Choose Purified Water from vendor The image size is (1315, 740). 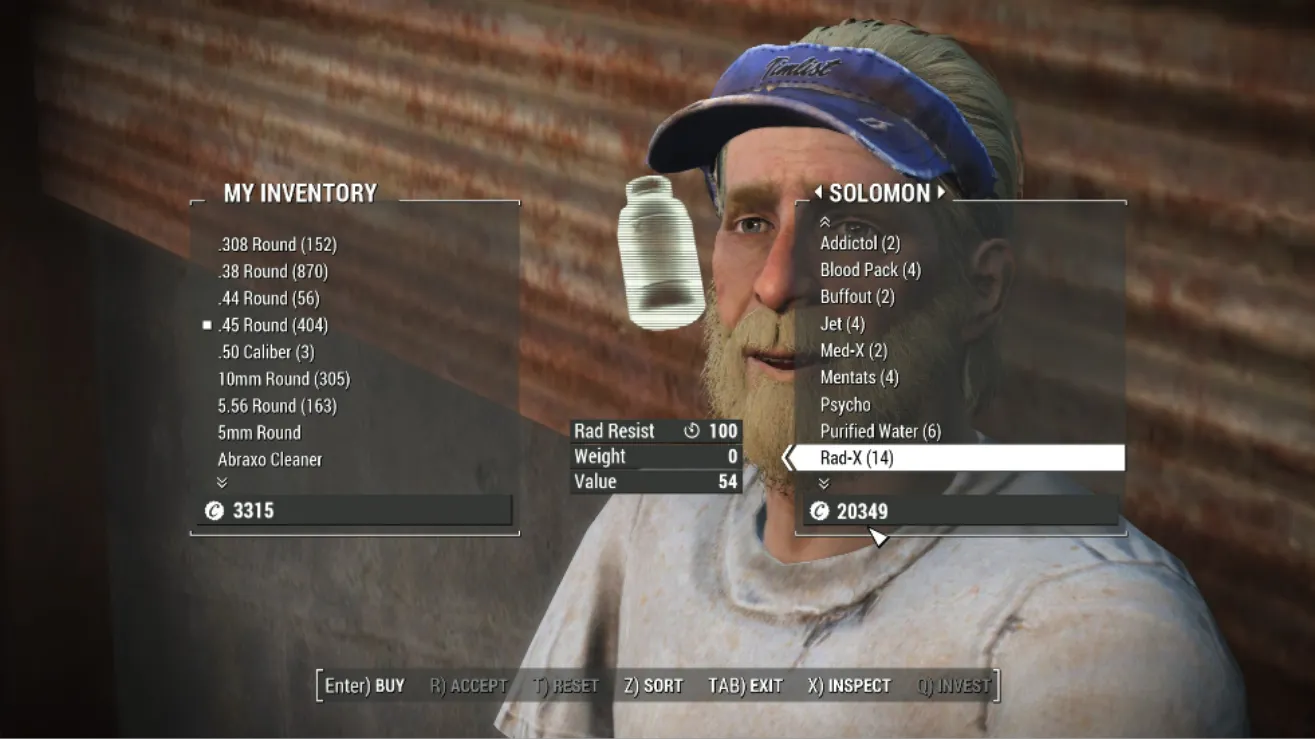880,432
